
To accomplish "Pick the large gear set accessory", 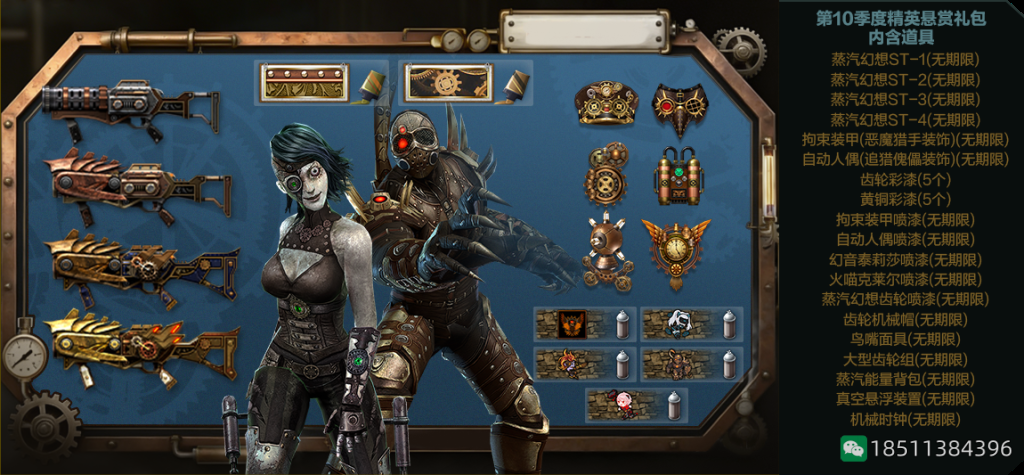I will (605, 176).
